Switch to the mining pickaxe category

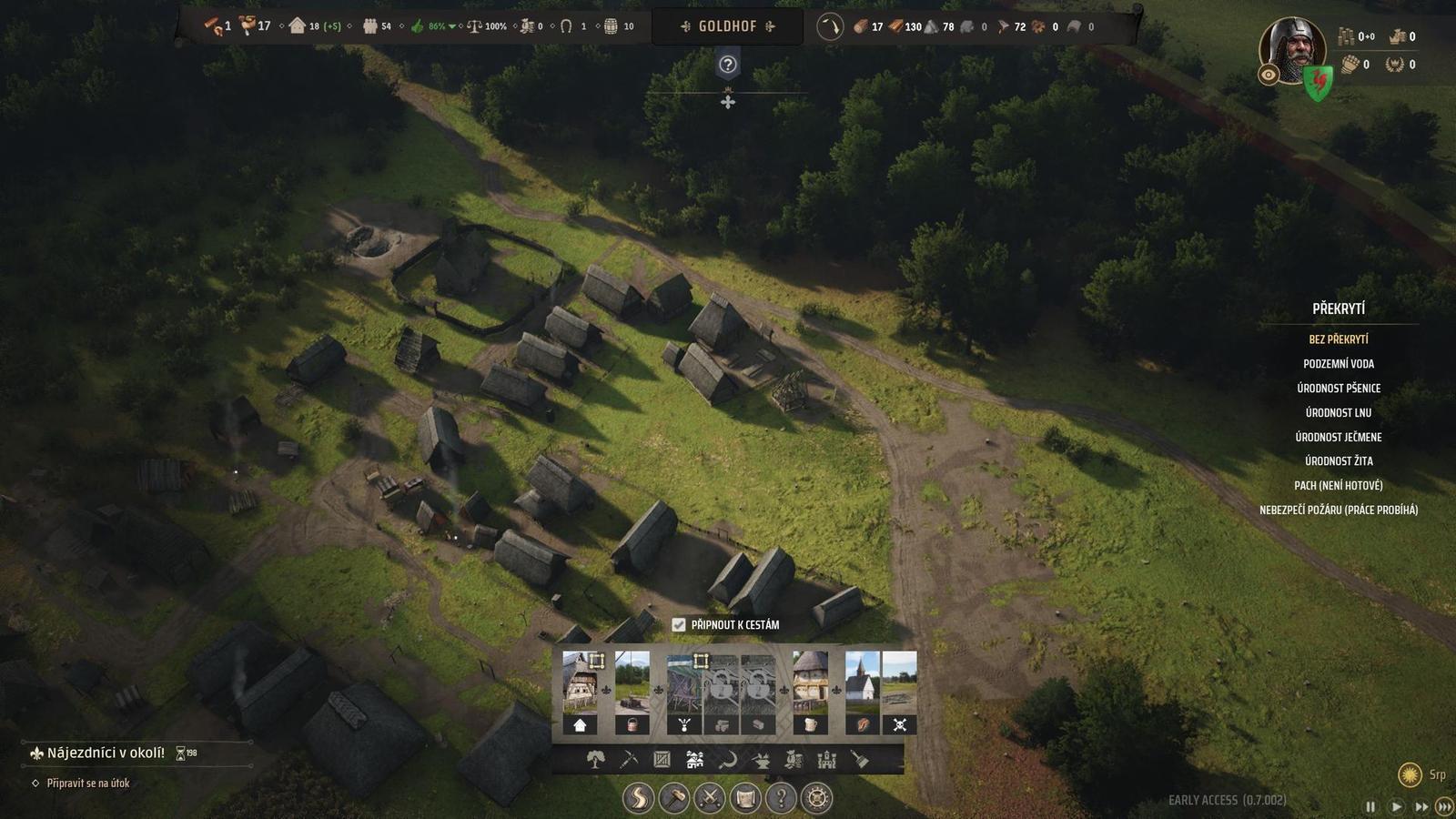point(629,760)
